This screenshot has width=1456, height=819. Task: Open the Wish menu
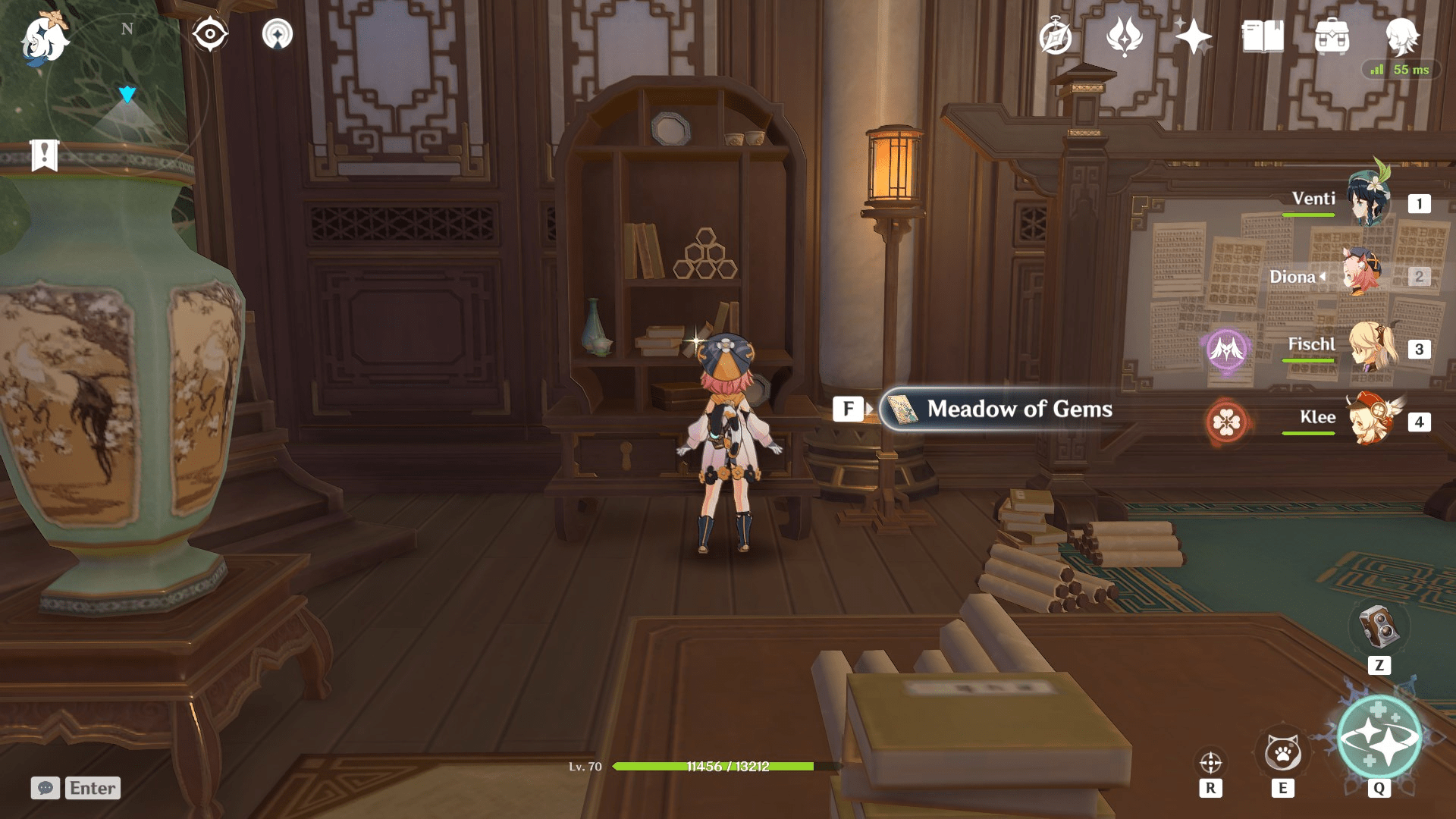1127,35
